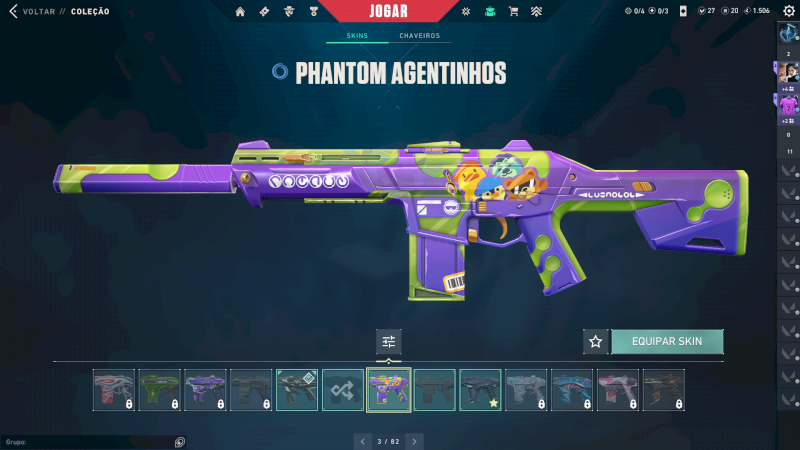Open the skin filter options
The height and width of the screenshot is (450, 800).
point(389,342)
